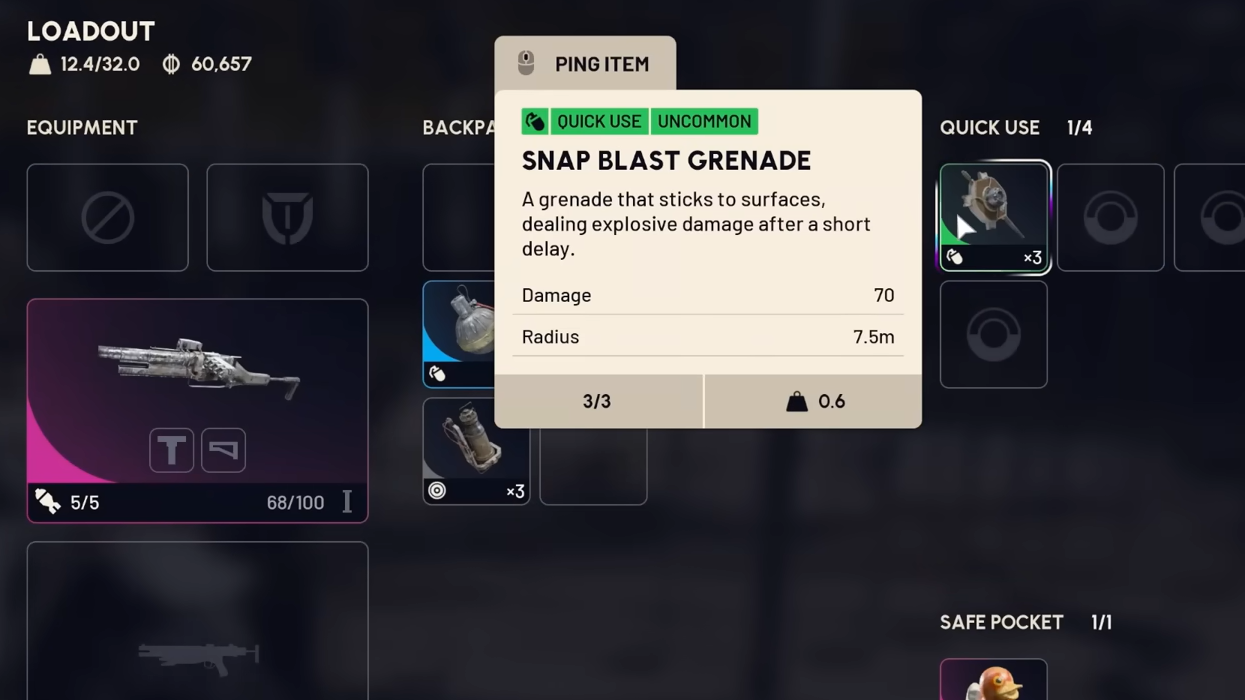The width and height of the screenshot is (1245, 700).
Task: Open the stock attachment slot on the weapon
Action: (223, 450)
